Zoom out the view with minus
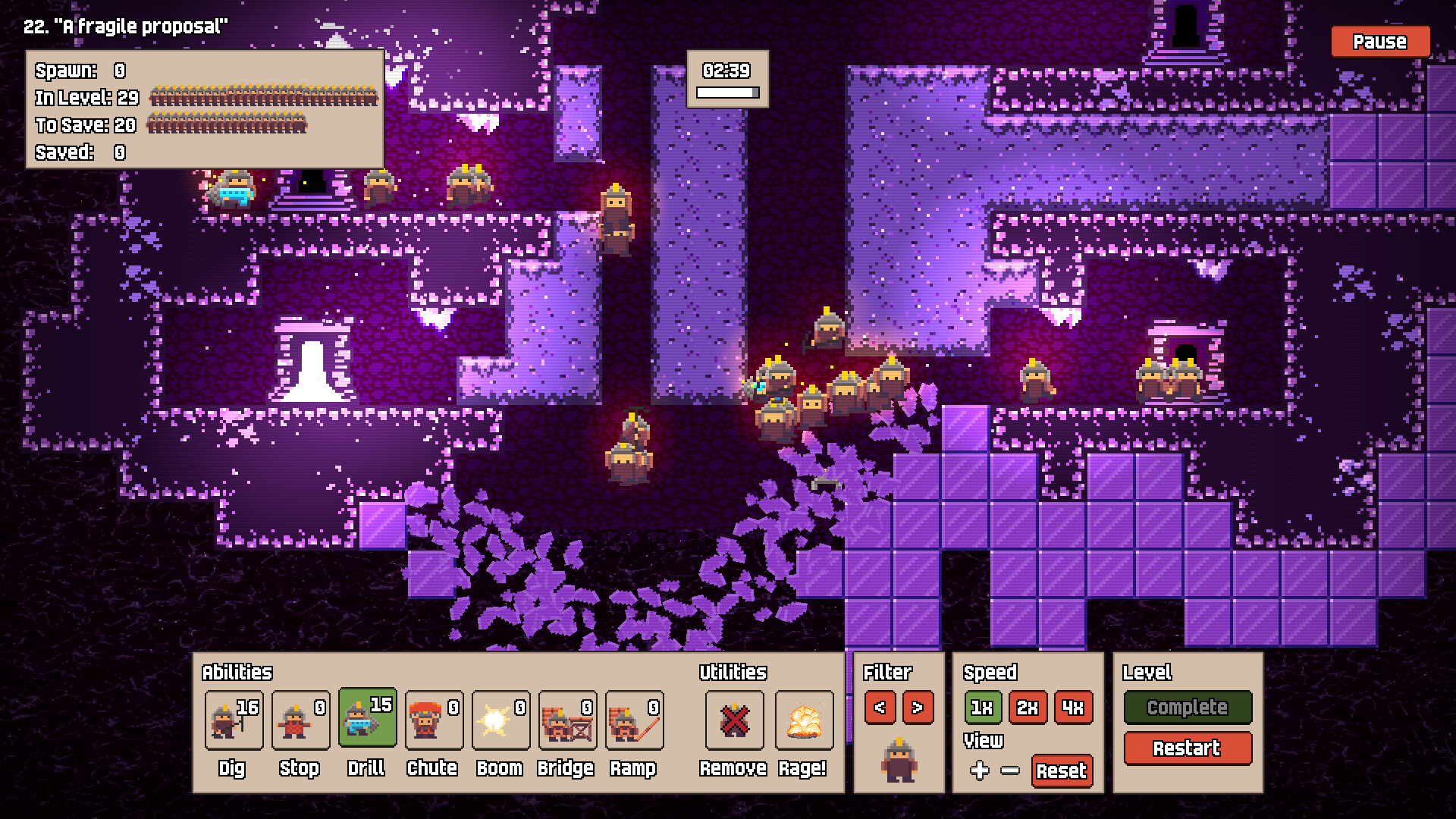The height and width of the screenshot is (819, 1456). (x=1010, y=770)
